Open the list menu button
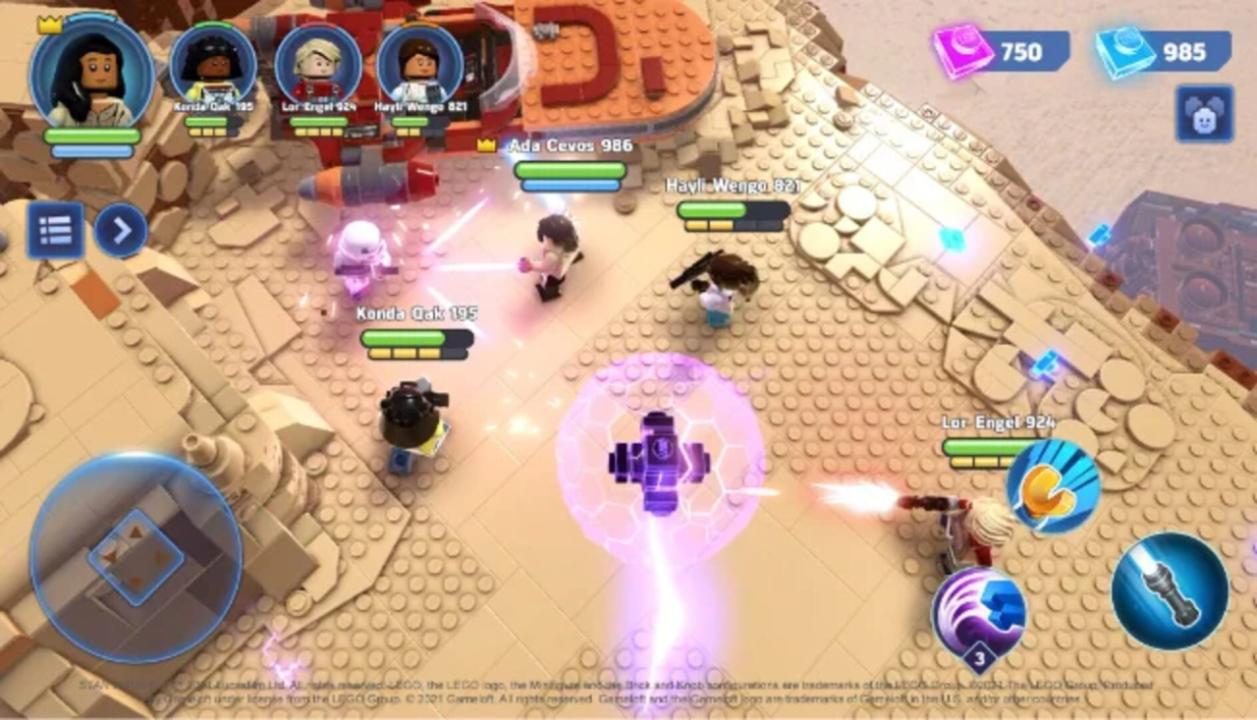 click(55, 231)
